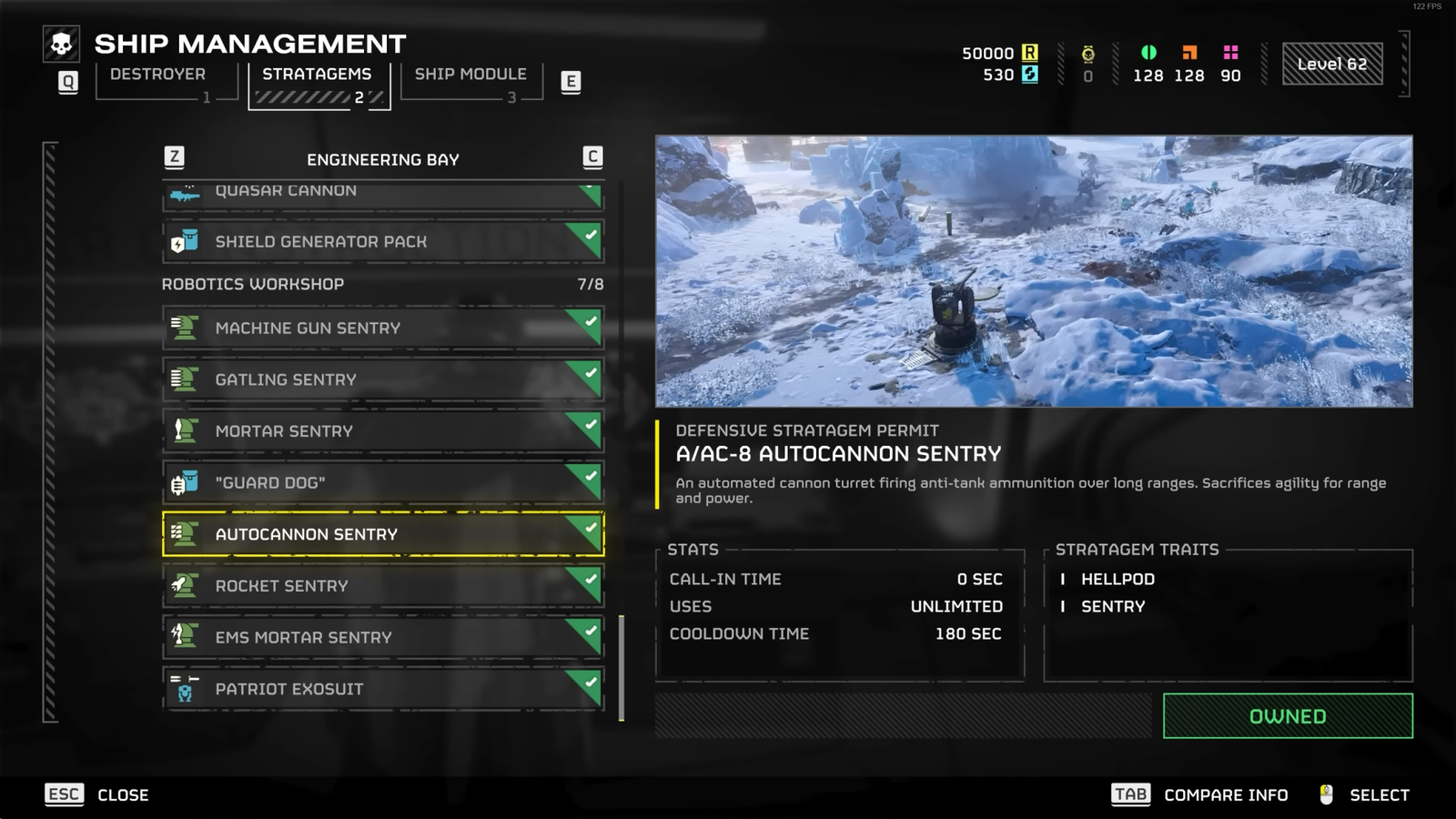Collapse the Robotics Workshop section header
This screenshot has width=1456, height=819.
click(253, 284)
